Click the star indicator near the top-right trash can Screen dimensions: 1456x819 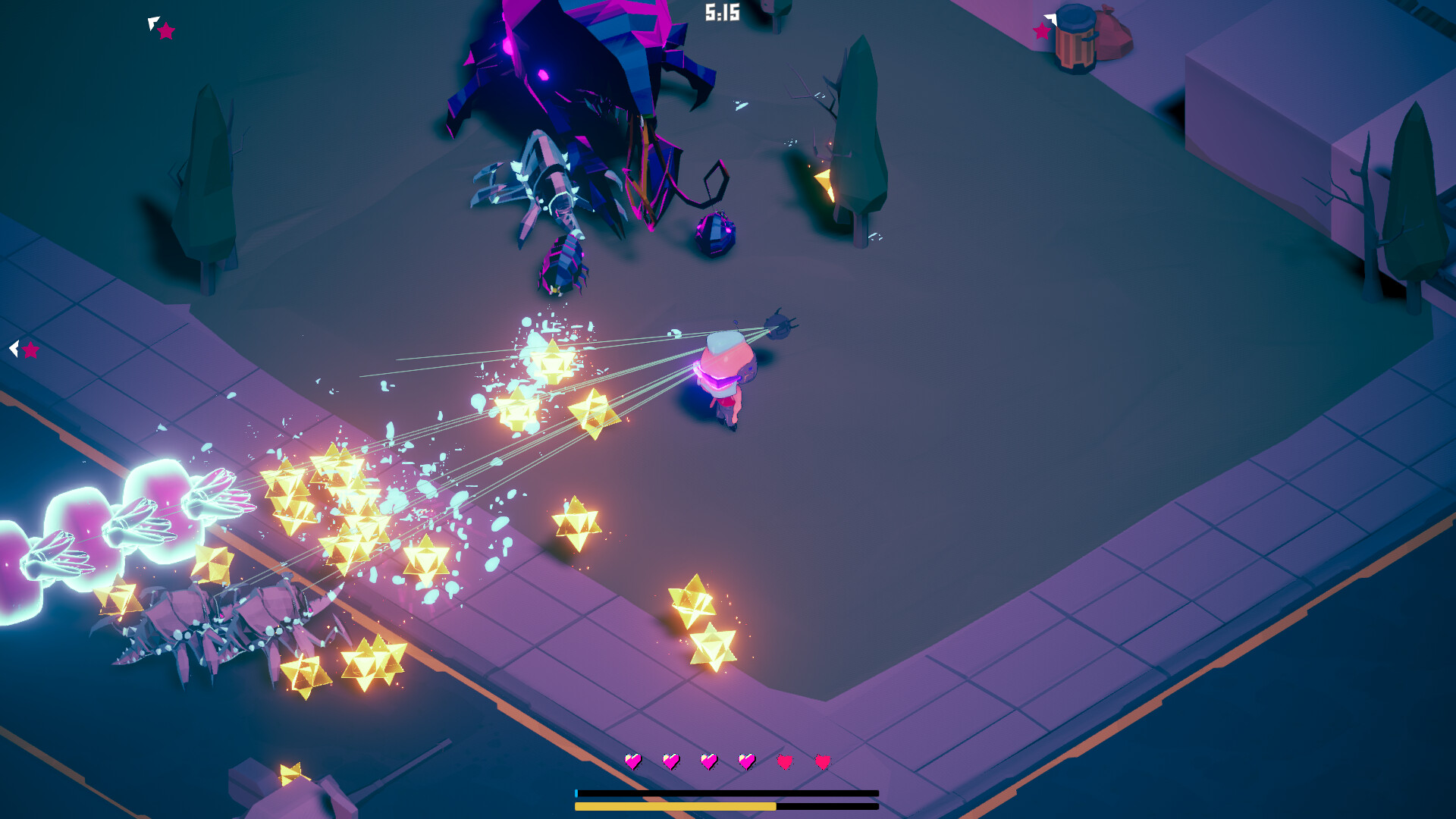tap(1040, 33)
